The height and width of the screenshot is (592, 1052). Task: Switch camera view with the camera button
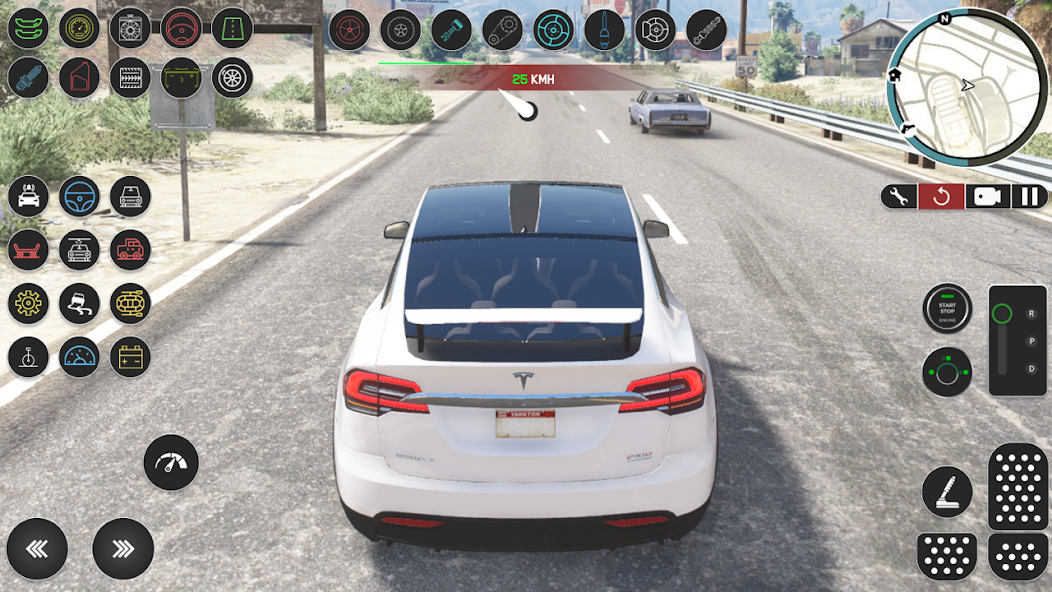tap(985, 196)
